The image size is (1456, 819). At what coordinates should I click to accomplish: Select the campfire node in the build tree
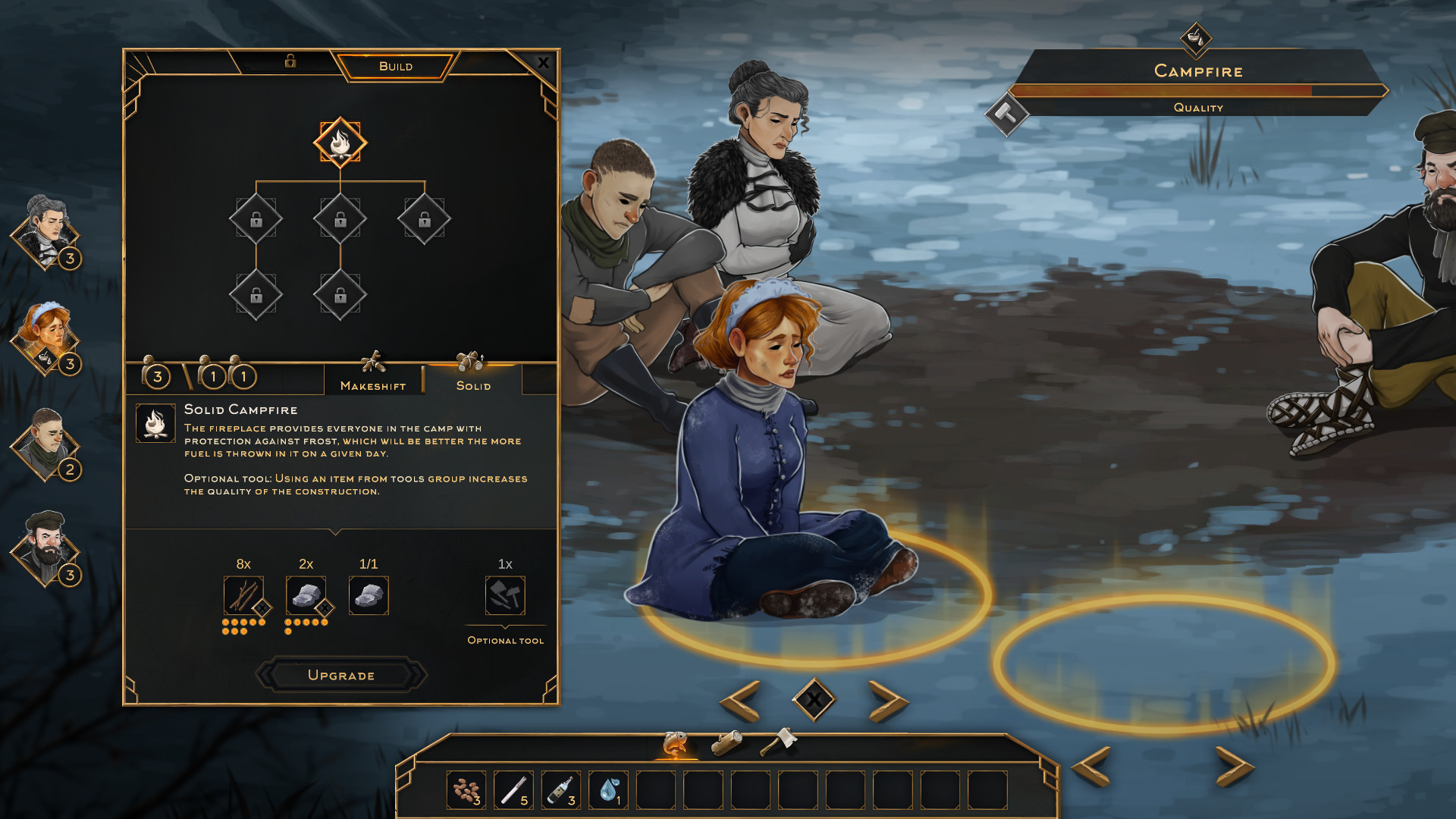click(x=340, y=143)
